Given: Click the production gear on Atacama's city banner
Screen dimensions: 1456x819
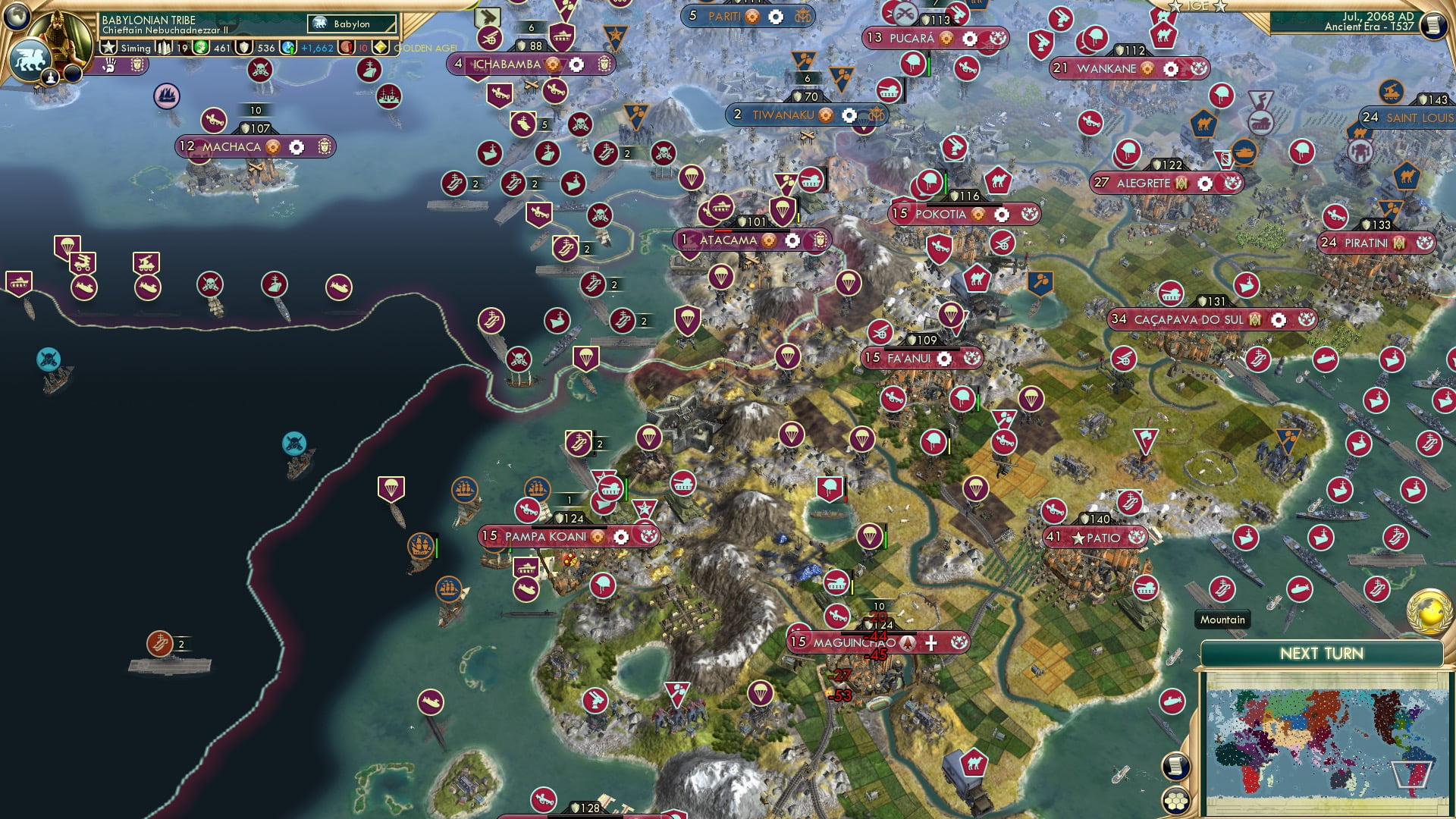Looking at the screenshot, I should tap(791, 240).
